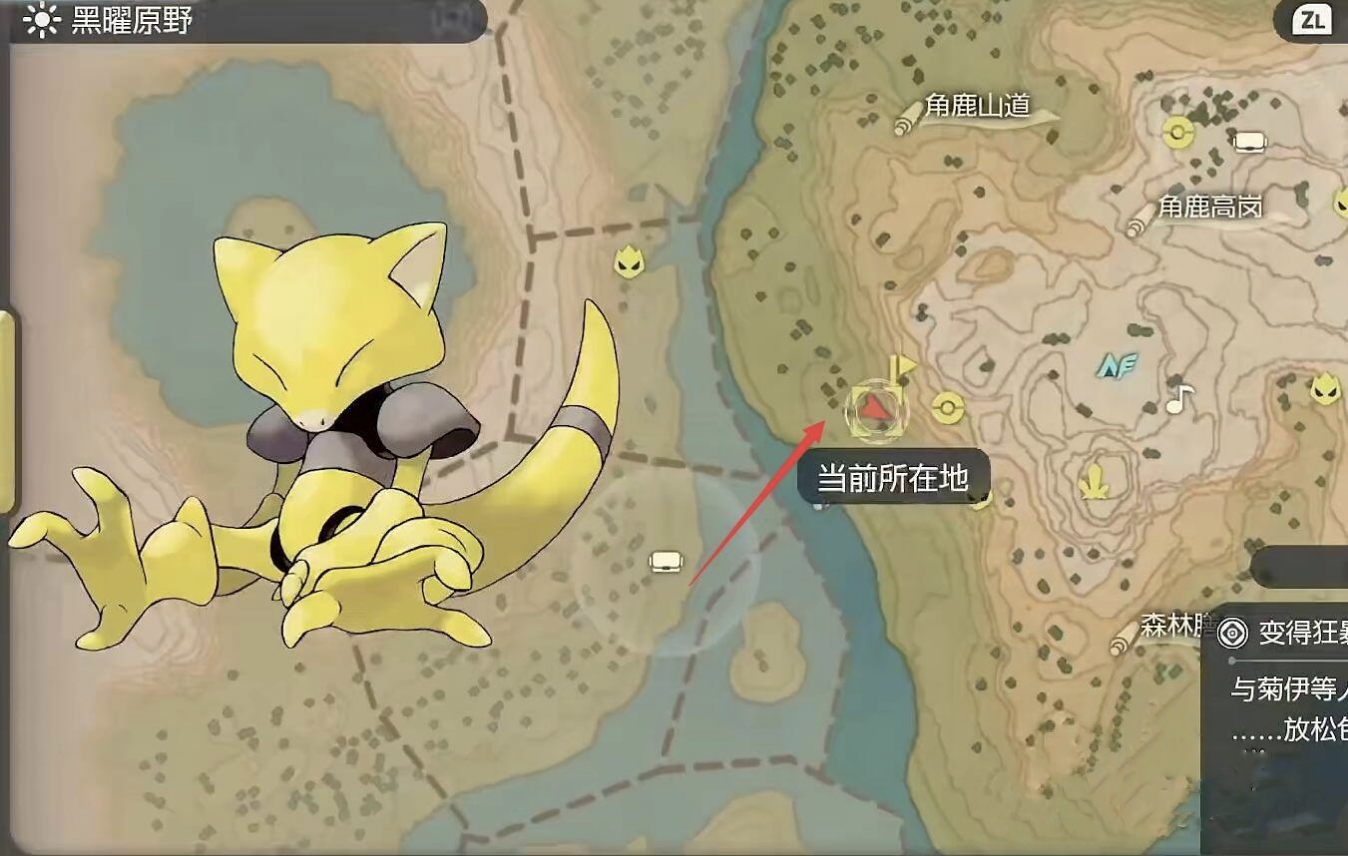Select the Poké Ball marker beside current location
The image size is (1348, 856).
(946, 407)
